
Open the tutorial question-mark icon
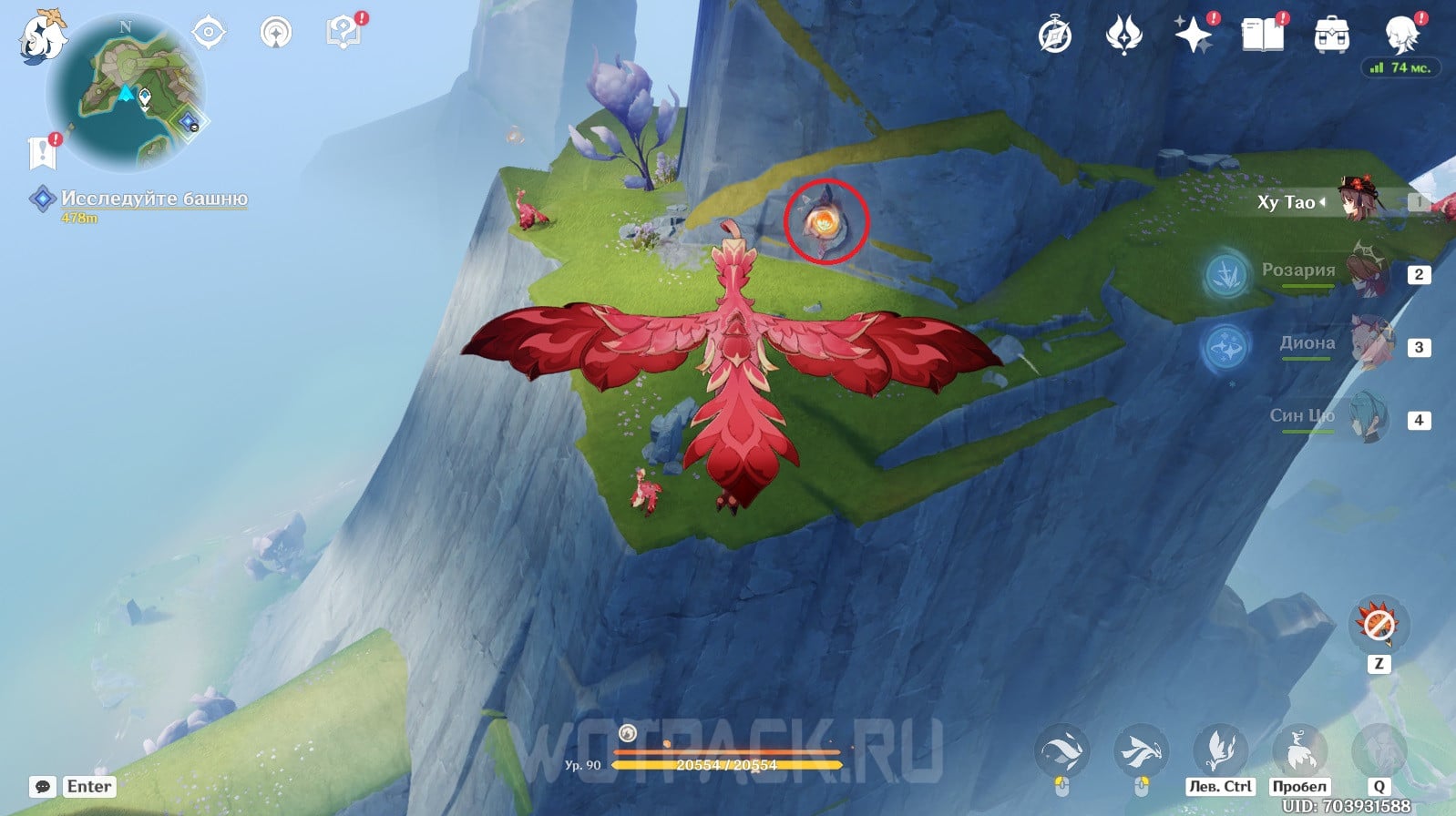click(x=343, y=34)
